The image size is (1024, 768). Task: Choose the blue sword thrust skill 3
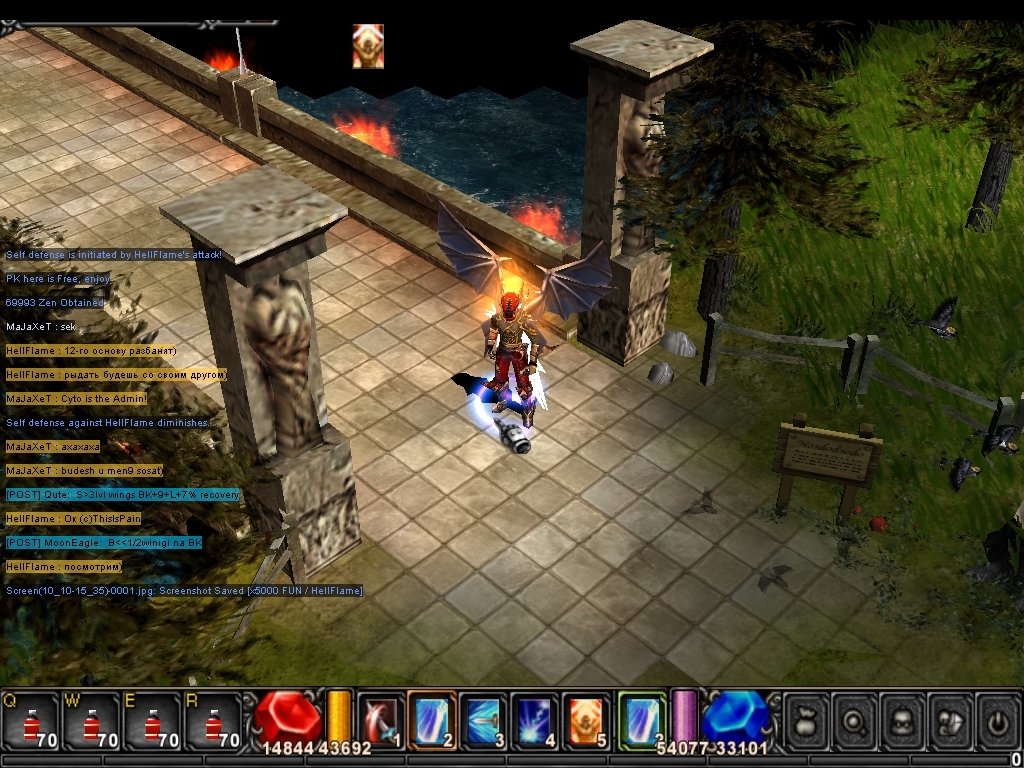click(x=484, y=720)
